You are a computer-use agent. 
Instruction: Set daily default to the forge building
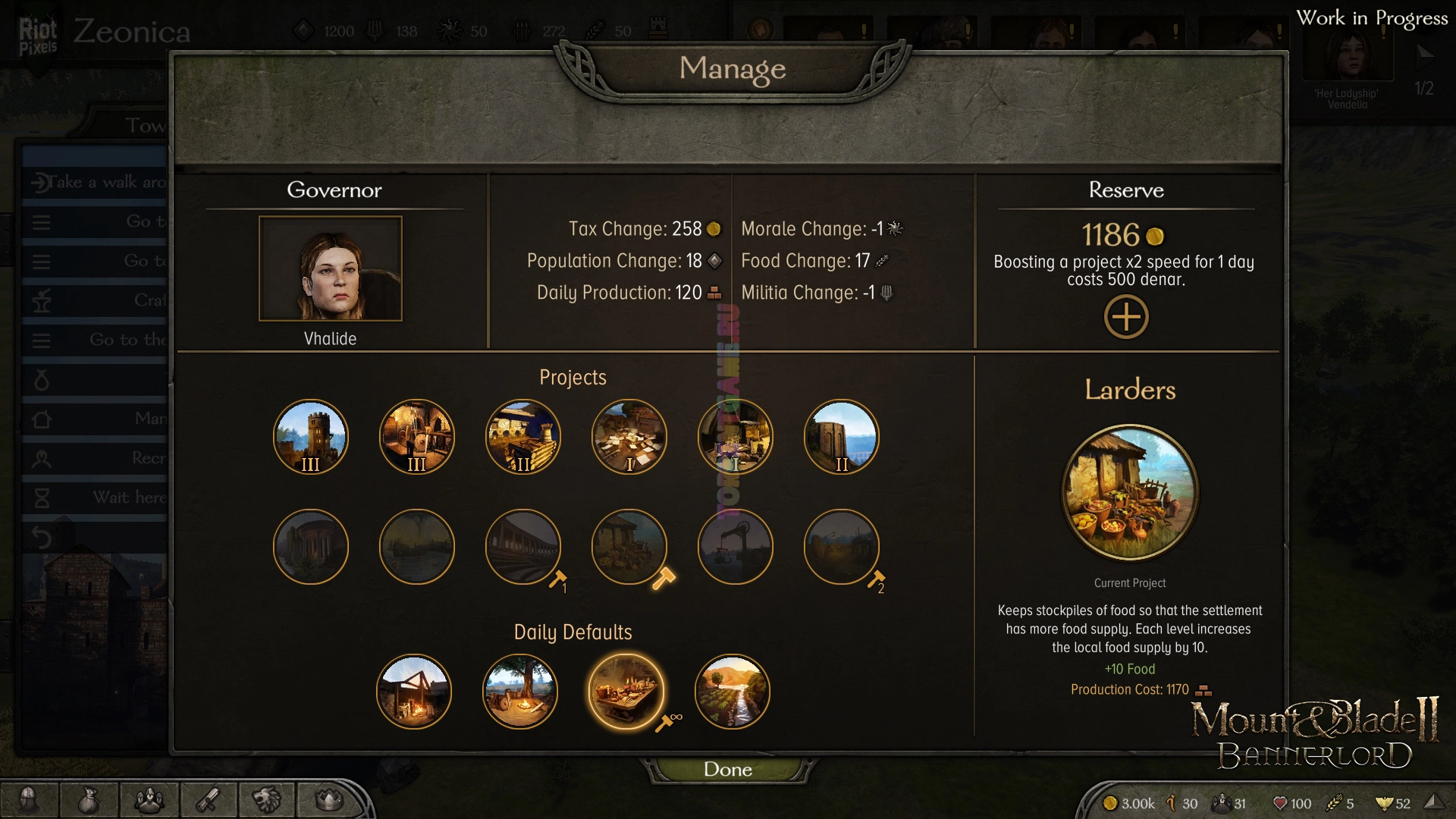[x=414, y=692]
